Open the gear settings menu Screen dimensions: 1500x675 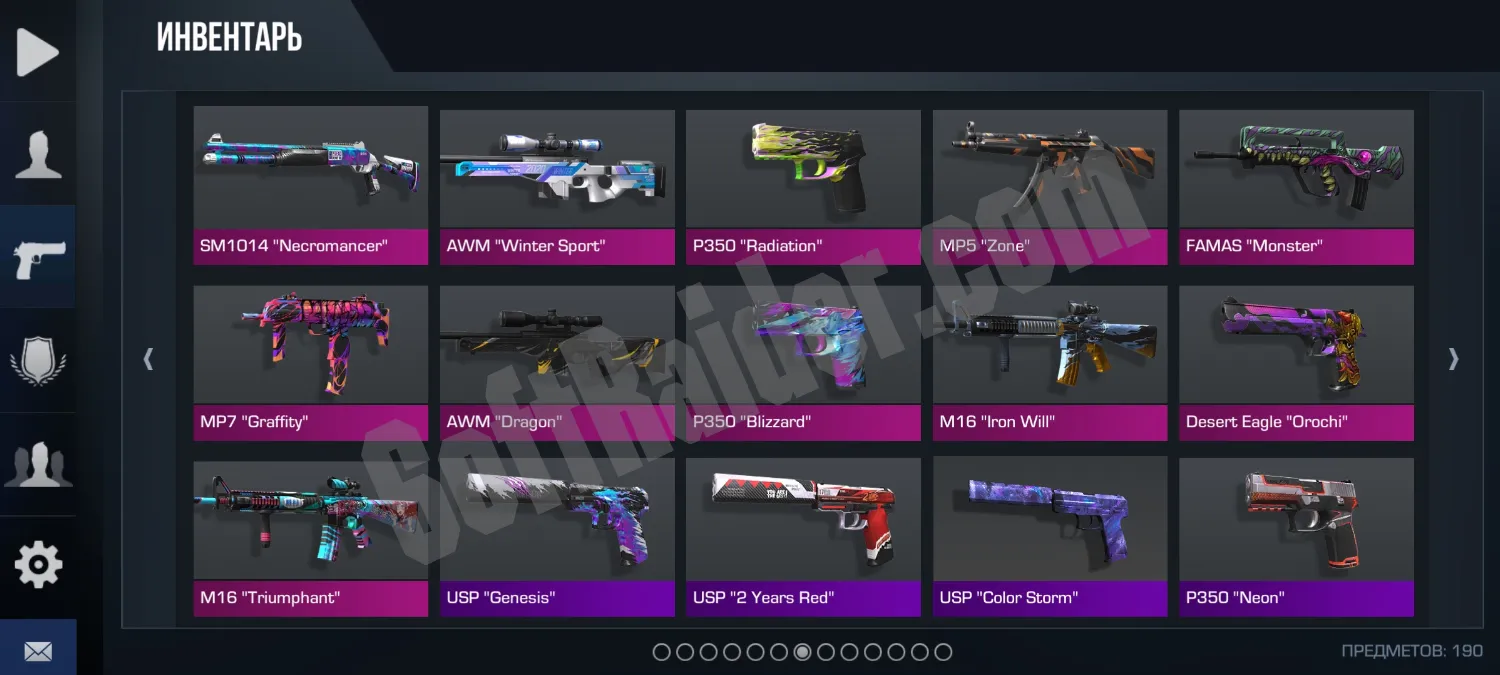(38, 566)
